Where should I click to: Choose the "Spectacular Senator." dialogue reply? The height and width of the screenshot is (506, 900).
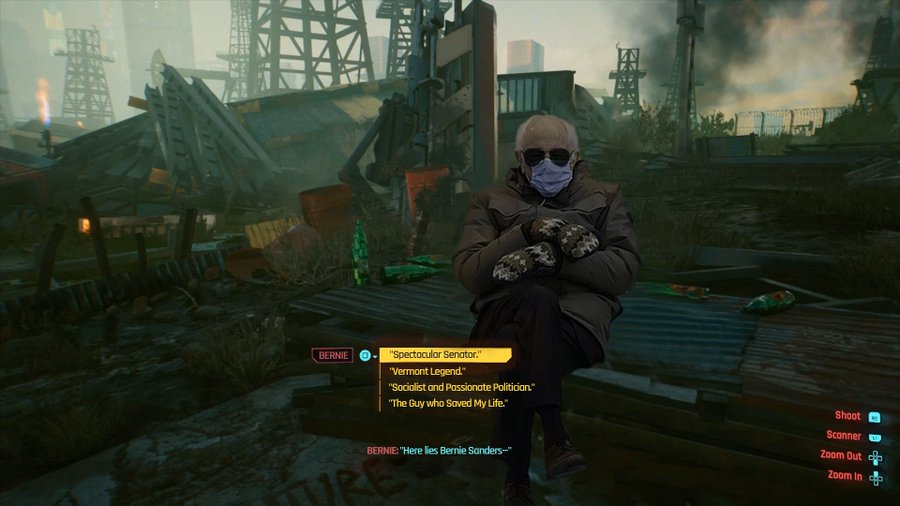coord(437,355)
